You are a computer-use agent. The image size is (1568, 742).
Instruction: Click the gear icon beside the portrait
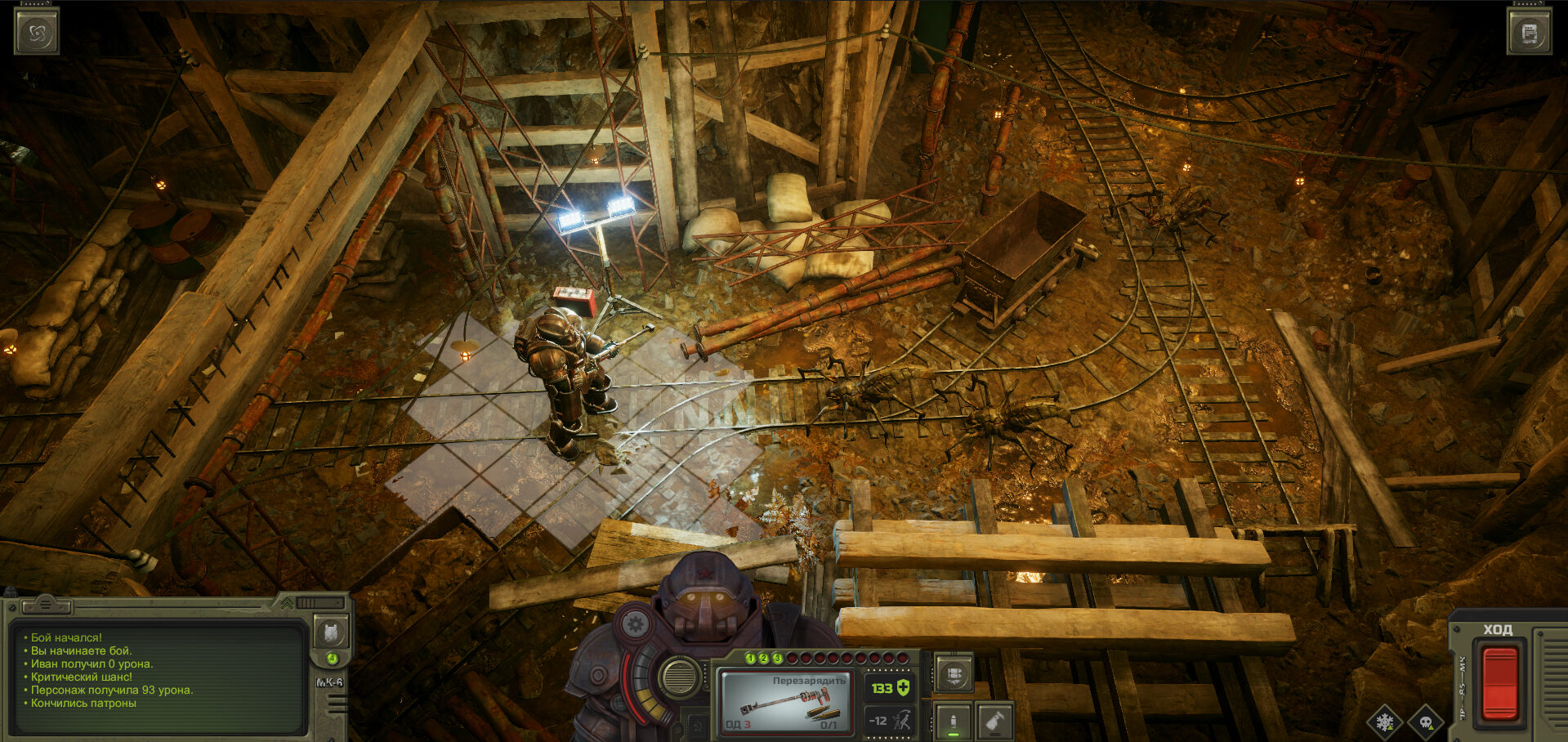(x=635, y=625)
